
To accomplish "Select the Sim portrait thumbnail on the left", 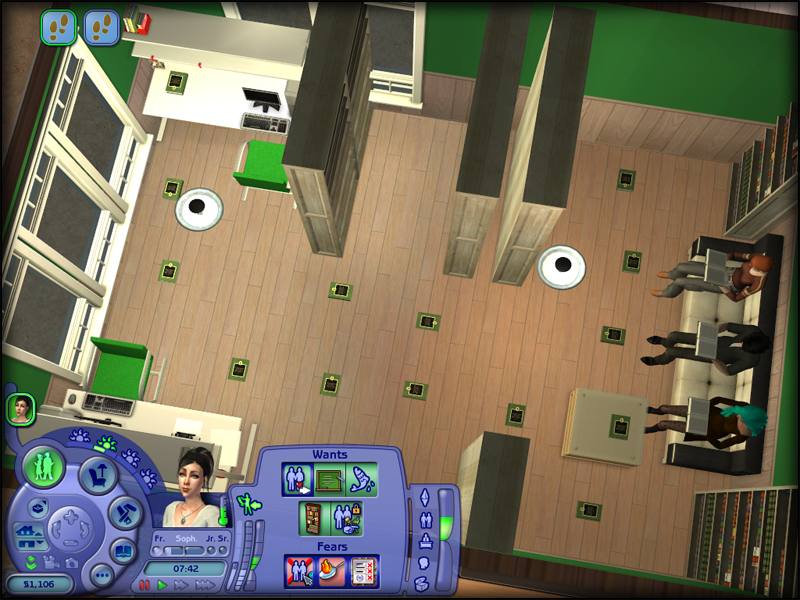I will point(21,408).
